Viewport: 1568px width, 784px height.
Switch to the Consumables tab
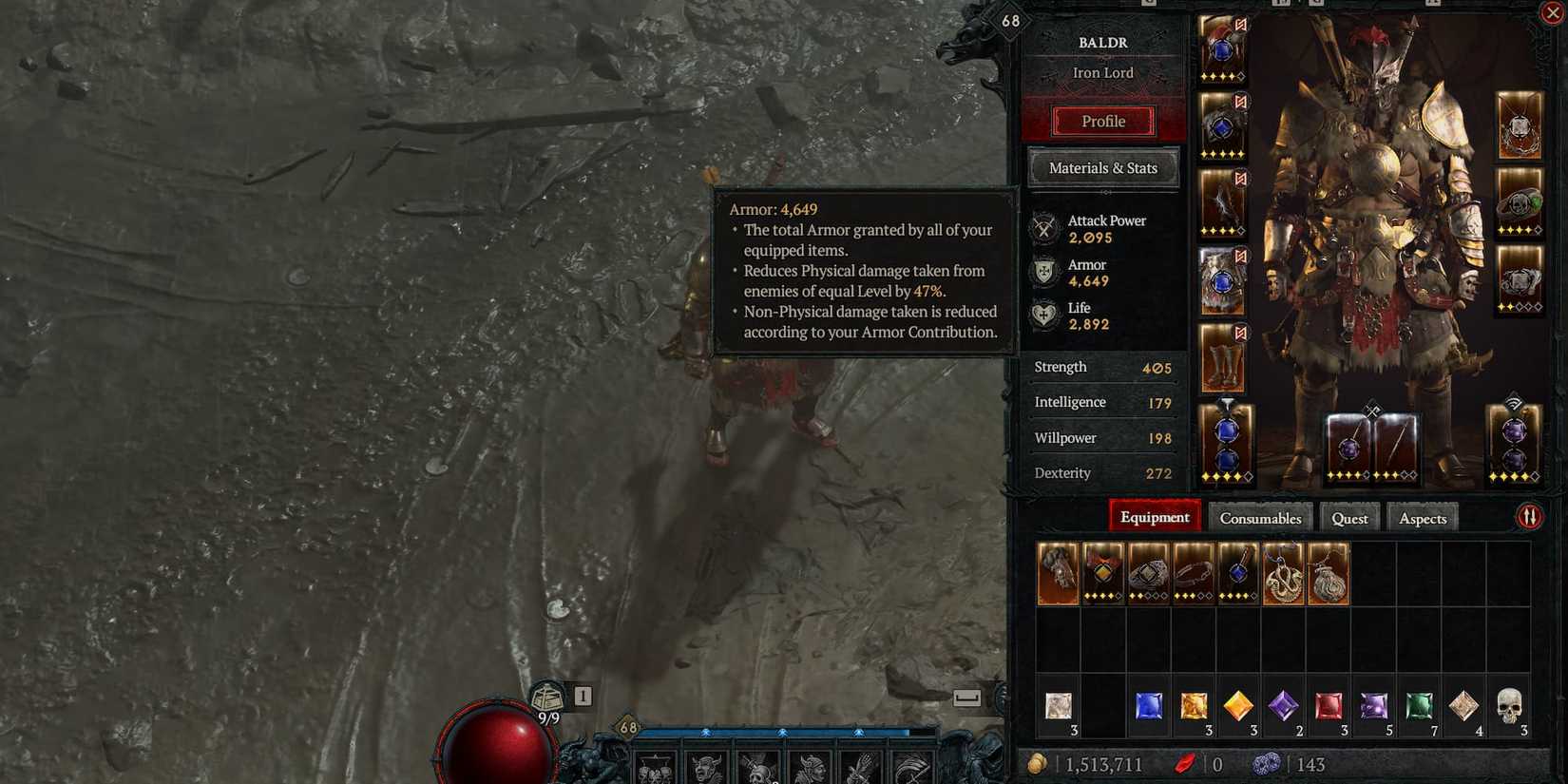point(1260,518)
